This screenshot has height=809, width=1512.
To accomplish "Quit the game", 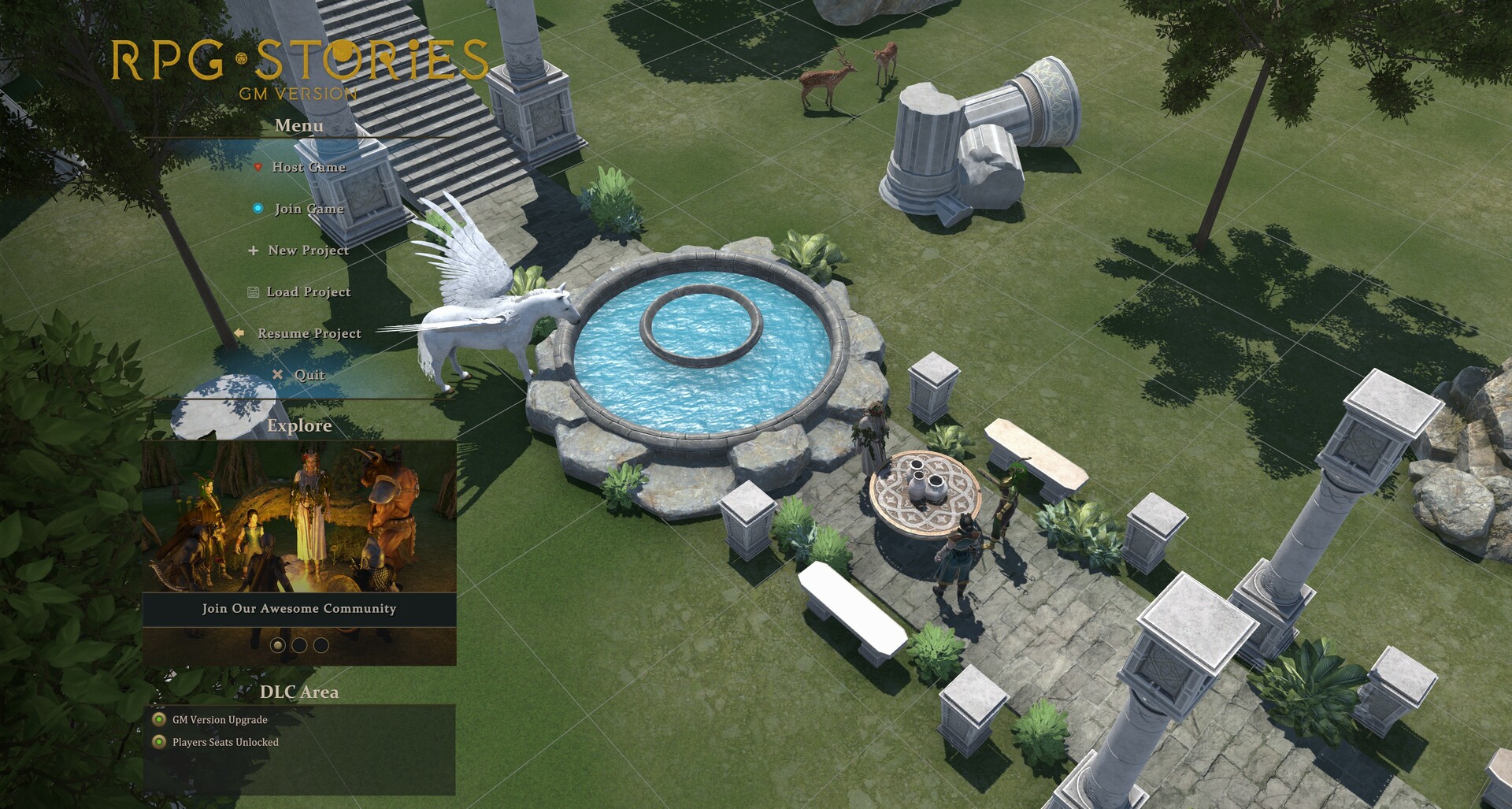I will [309, 375].
